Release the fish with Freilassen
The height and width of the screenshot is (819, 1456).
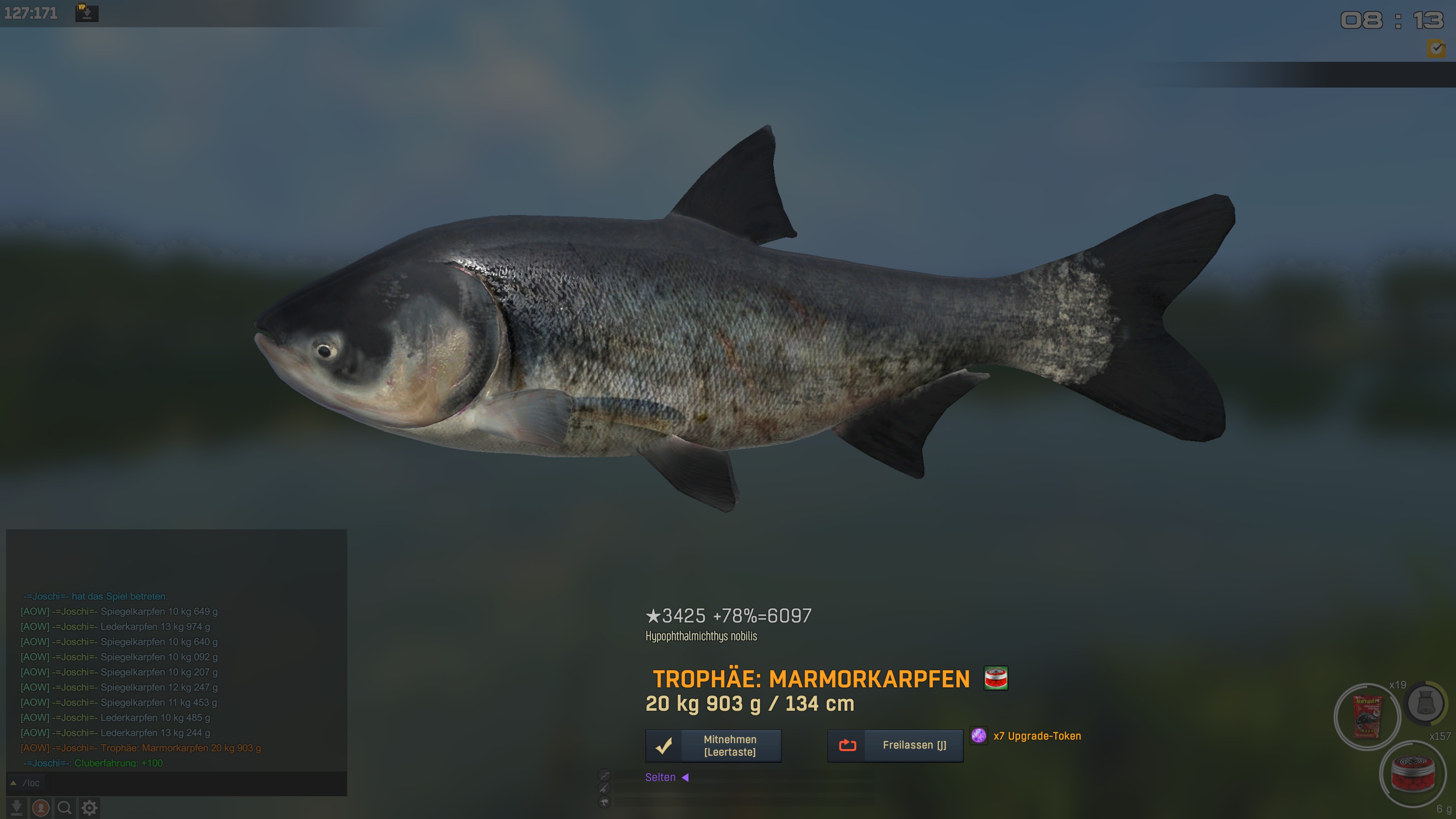pos(895,745)
